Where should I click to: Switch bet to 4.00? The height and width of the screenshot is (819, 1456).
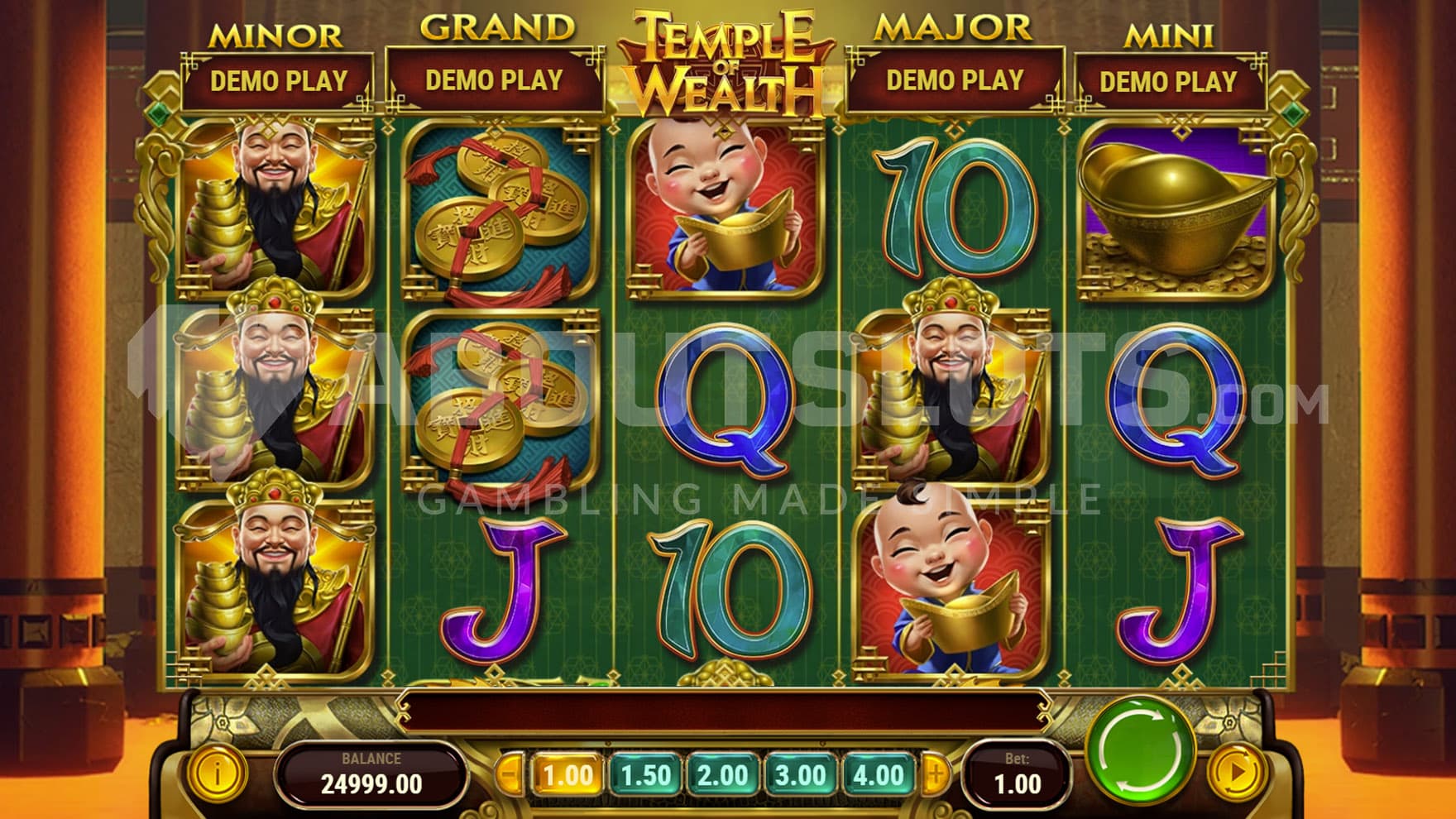click(x=878, y=775)
